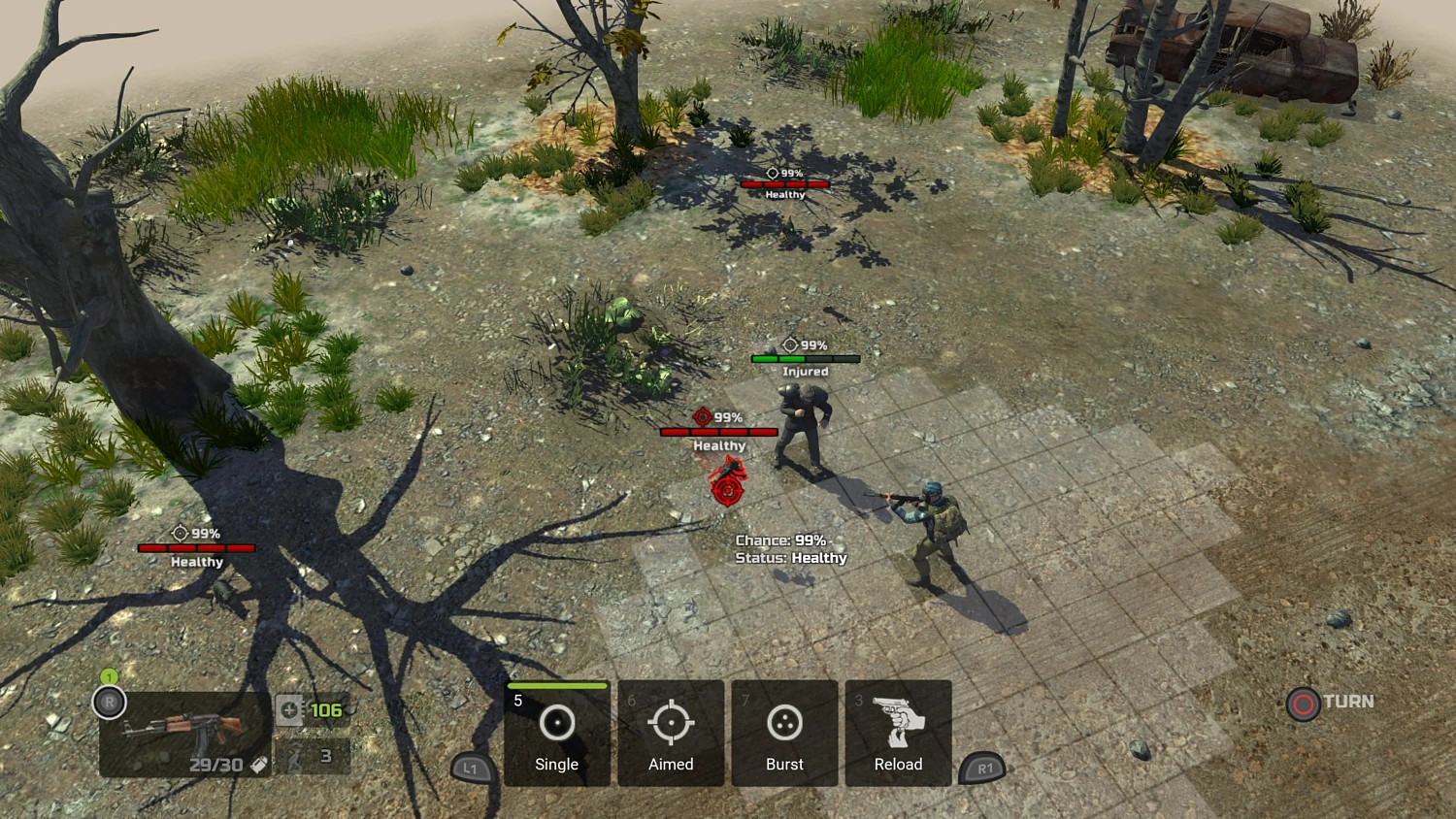Click the R1 shoulder button prompt
Screen dimensions: 1456x819
point(985,768)
